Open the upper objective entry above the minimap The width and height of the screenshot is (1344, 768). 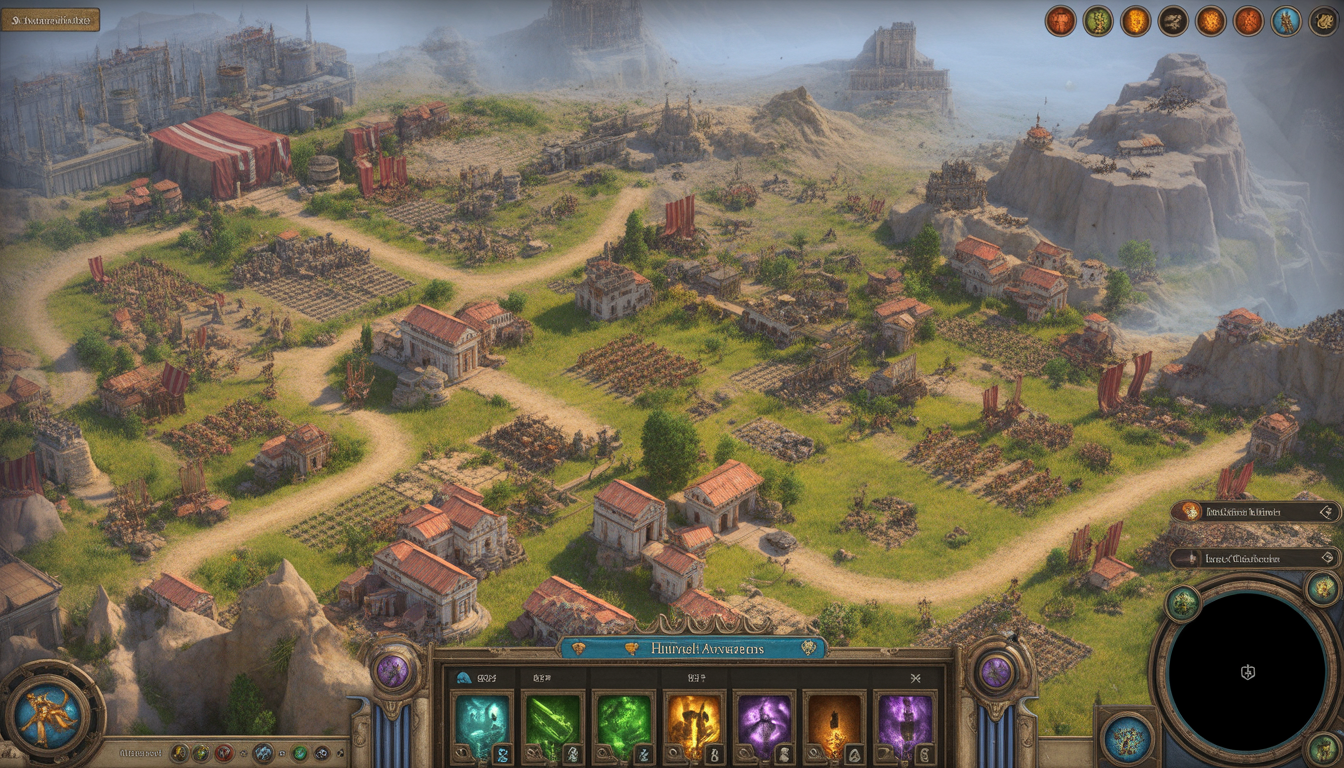point(1255,512)
